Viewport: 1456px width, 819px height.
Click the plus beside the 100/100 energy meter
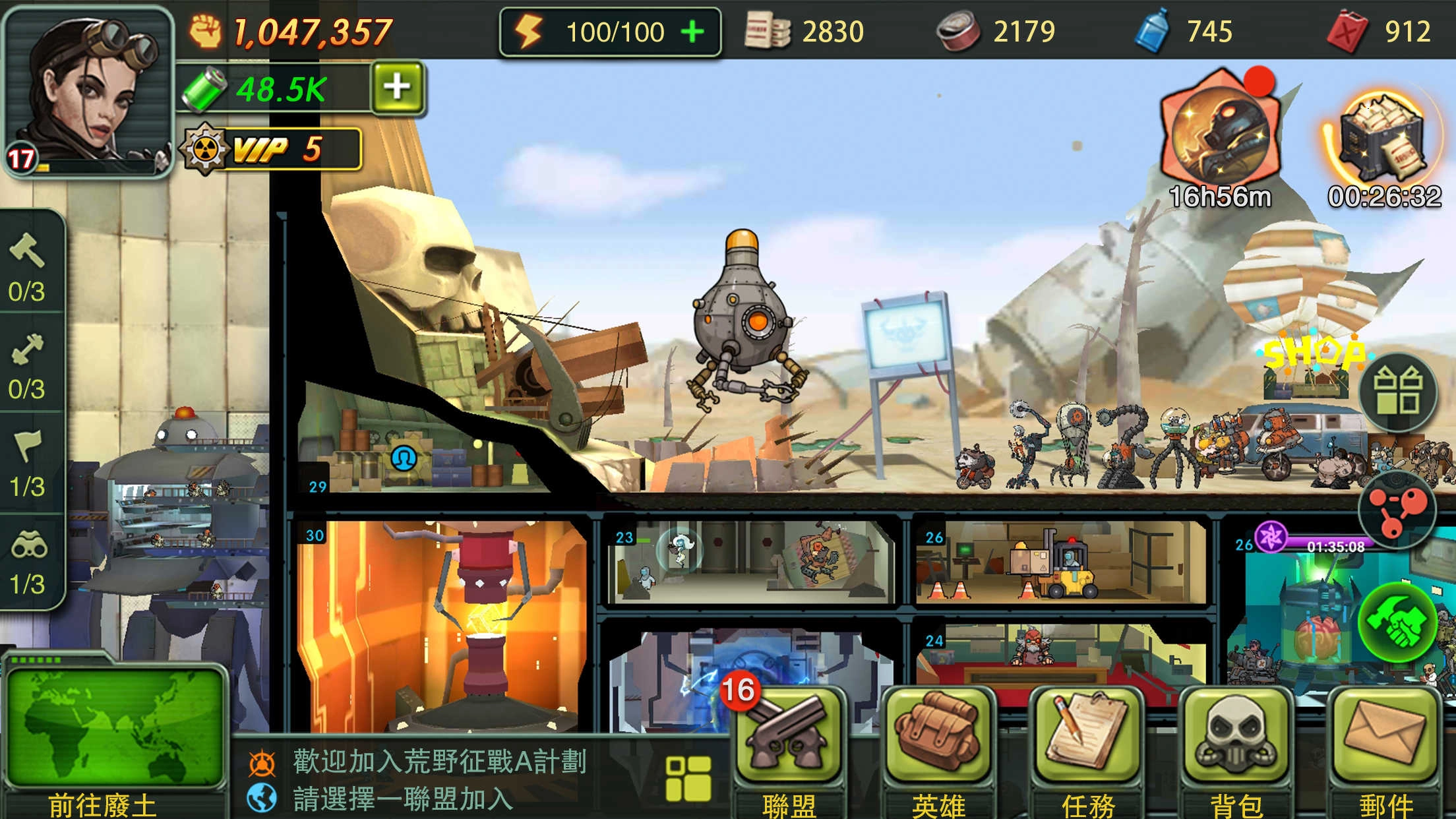point(693,32)
